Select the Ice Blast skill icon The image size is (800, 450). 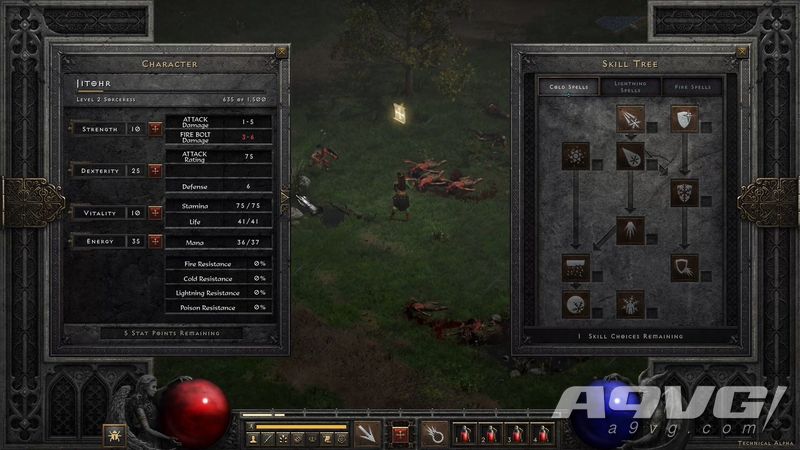point(629,156)
